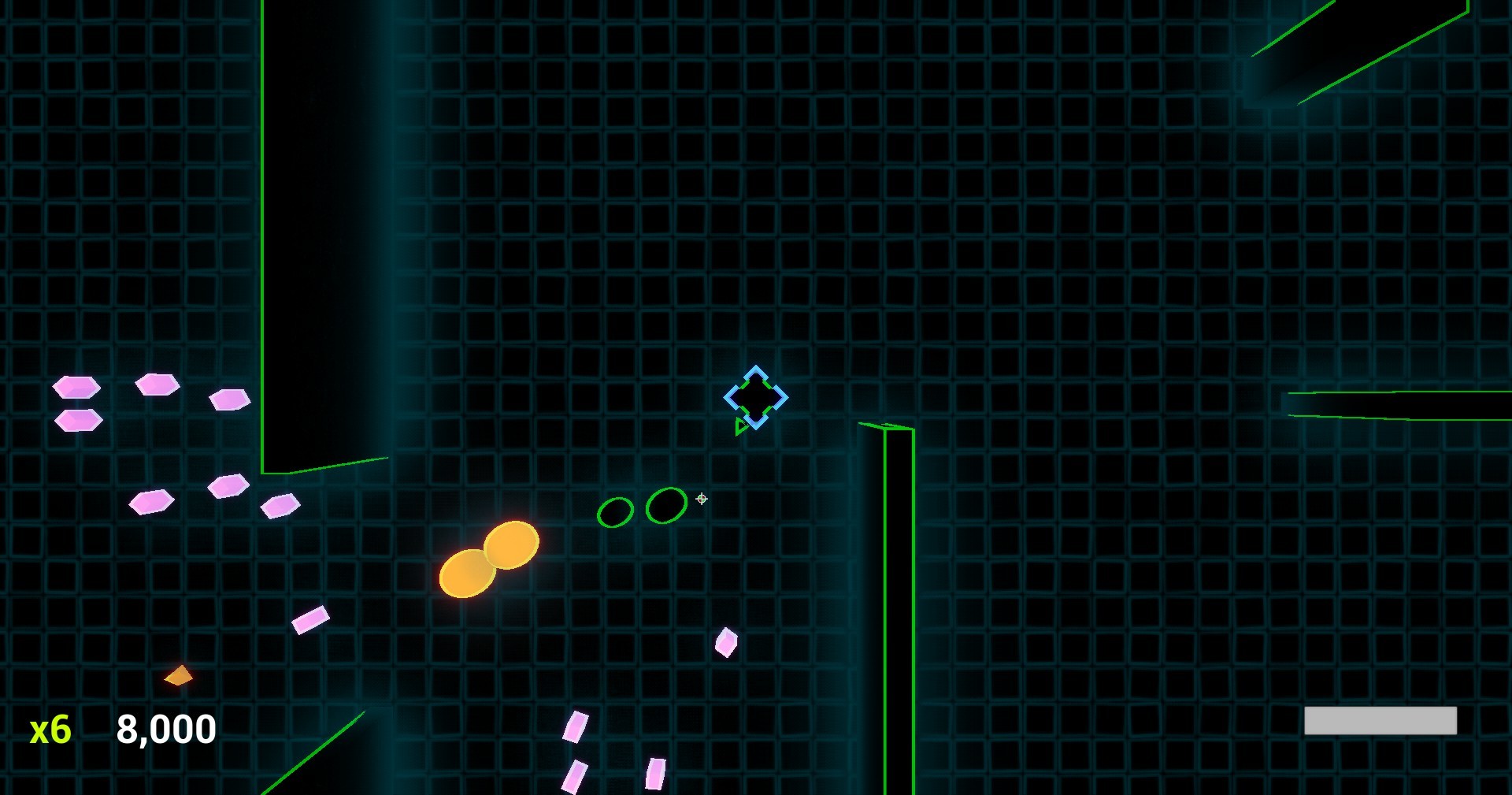Select the smaller green ellipse enemy
This screenshot has width=1512, height=795.
coord(617,514)
